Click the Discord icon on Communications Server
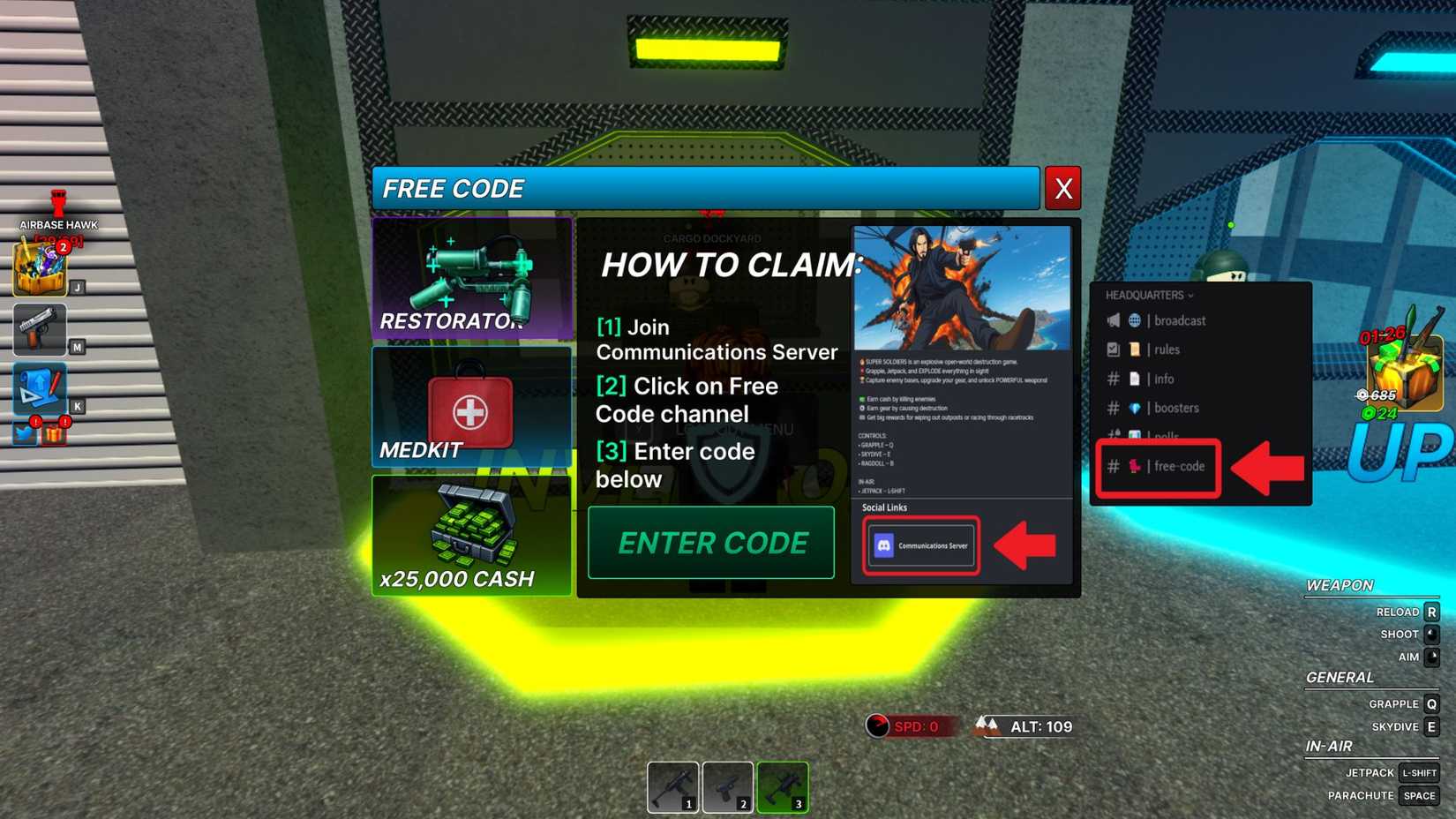 click(882, 545)
